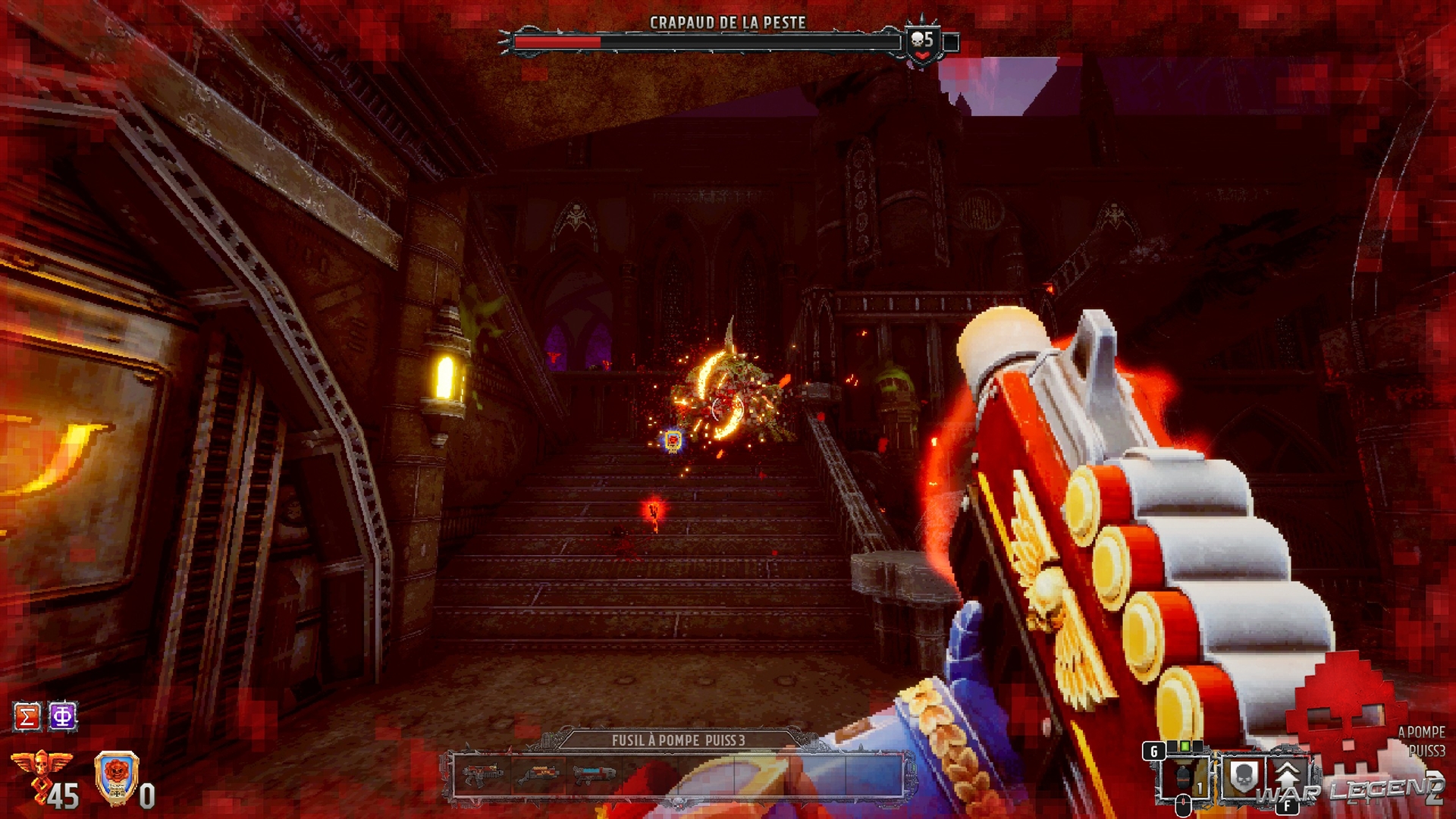This screenshot has width=1456, height=819.
Task: Click the purple Phi key icon
Action: tap(63, 717)
